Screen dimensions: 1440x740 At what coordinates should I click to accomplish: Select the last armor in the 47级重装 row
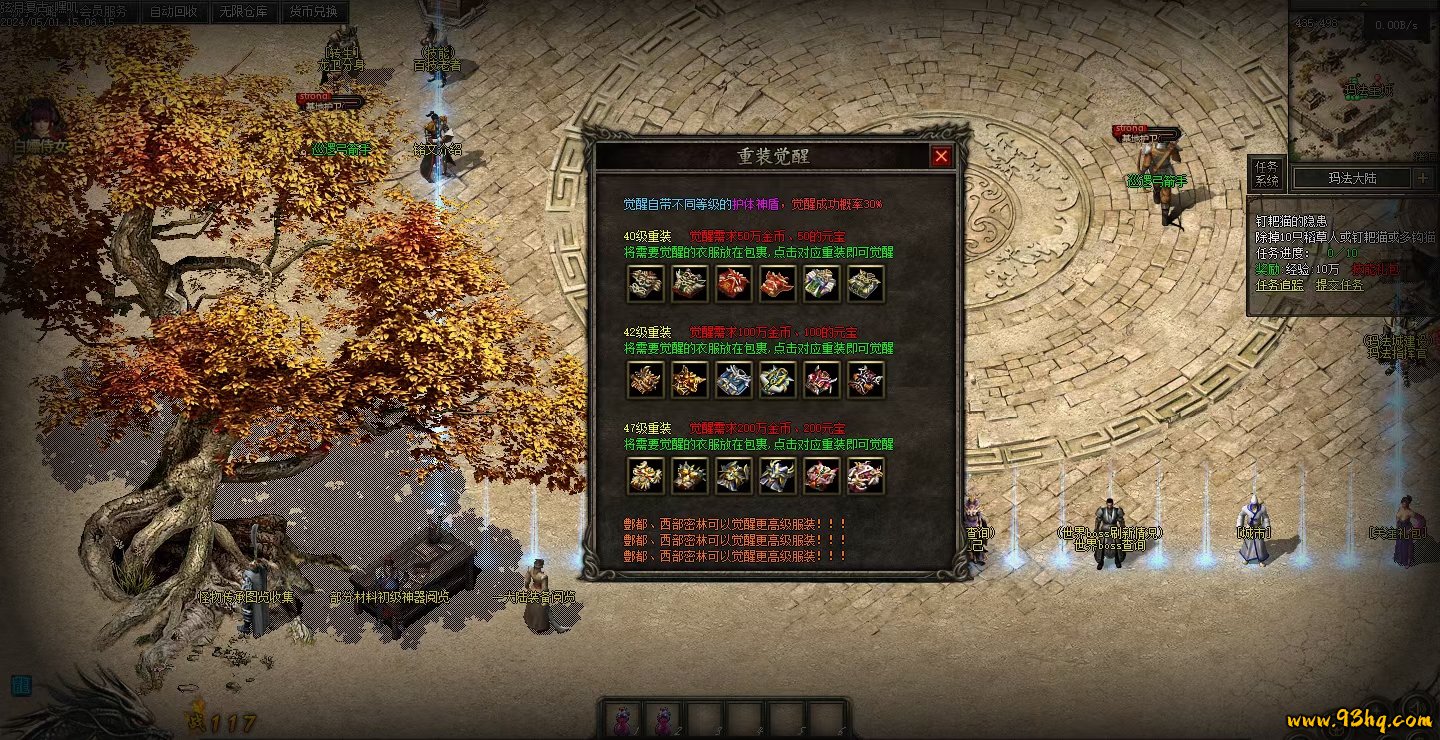click(x=865, y=476)
